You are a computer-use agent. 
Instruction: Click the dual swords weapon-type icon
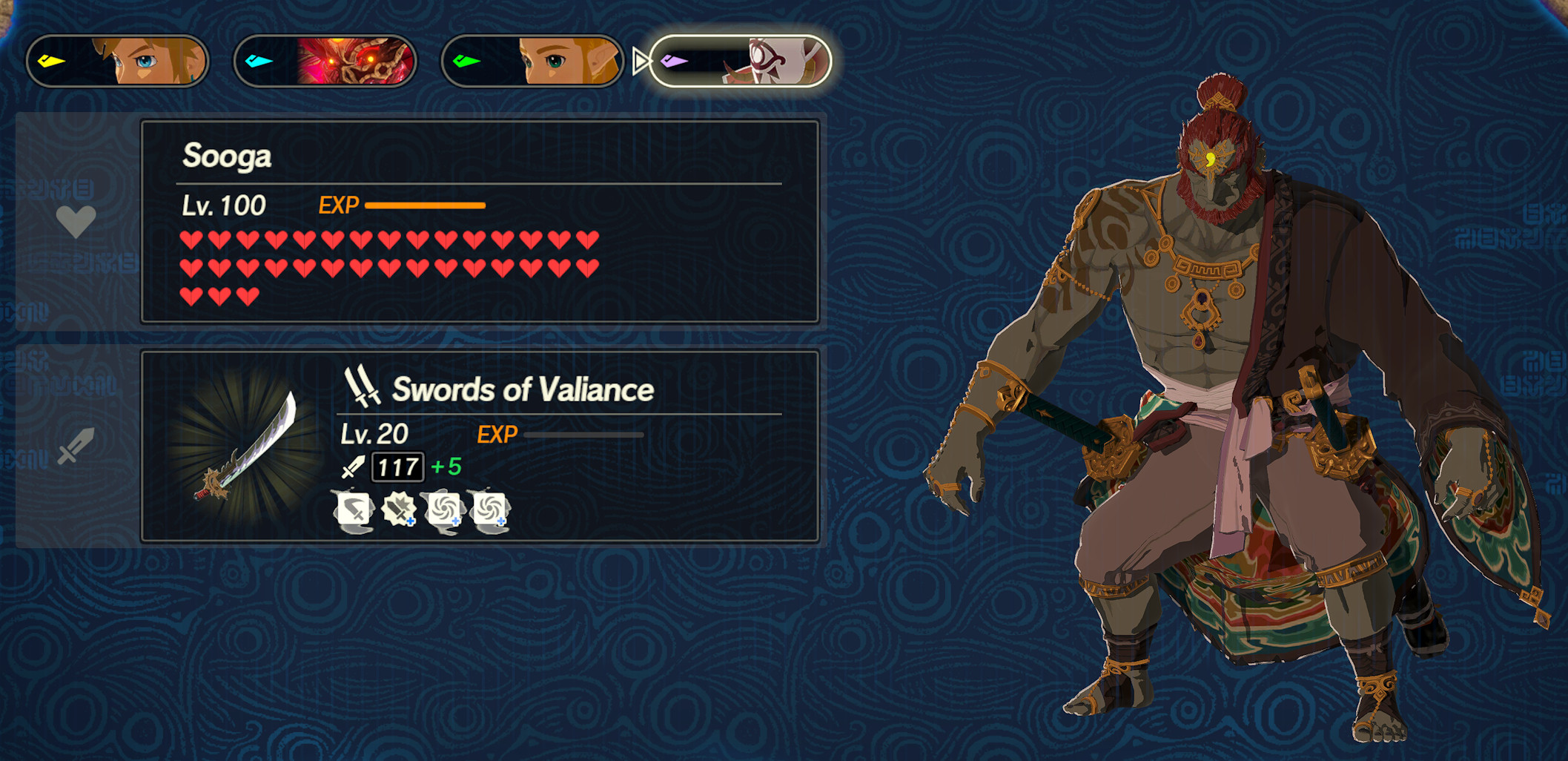361,386
